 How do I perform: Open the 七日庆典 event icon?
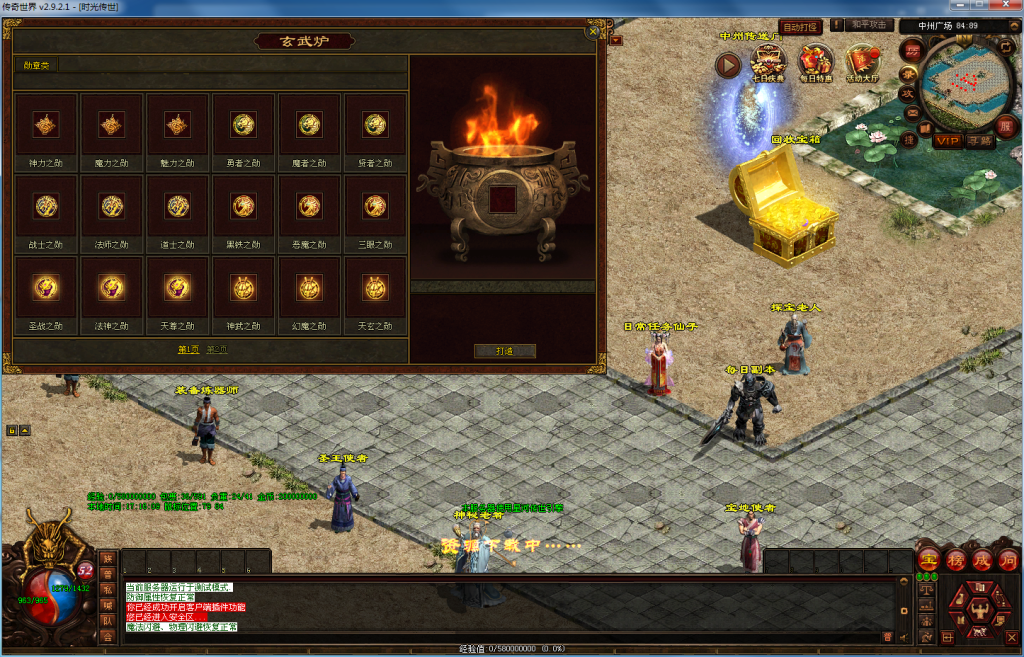(x=768, y=62)
